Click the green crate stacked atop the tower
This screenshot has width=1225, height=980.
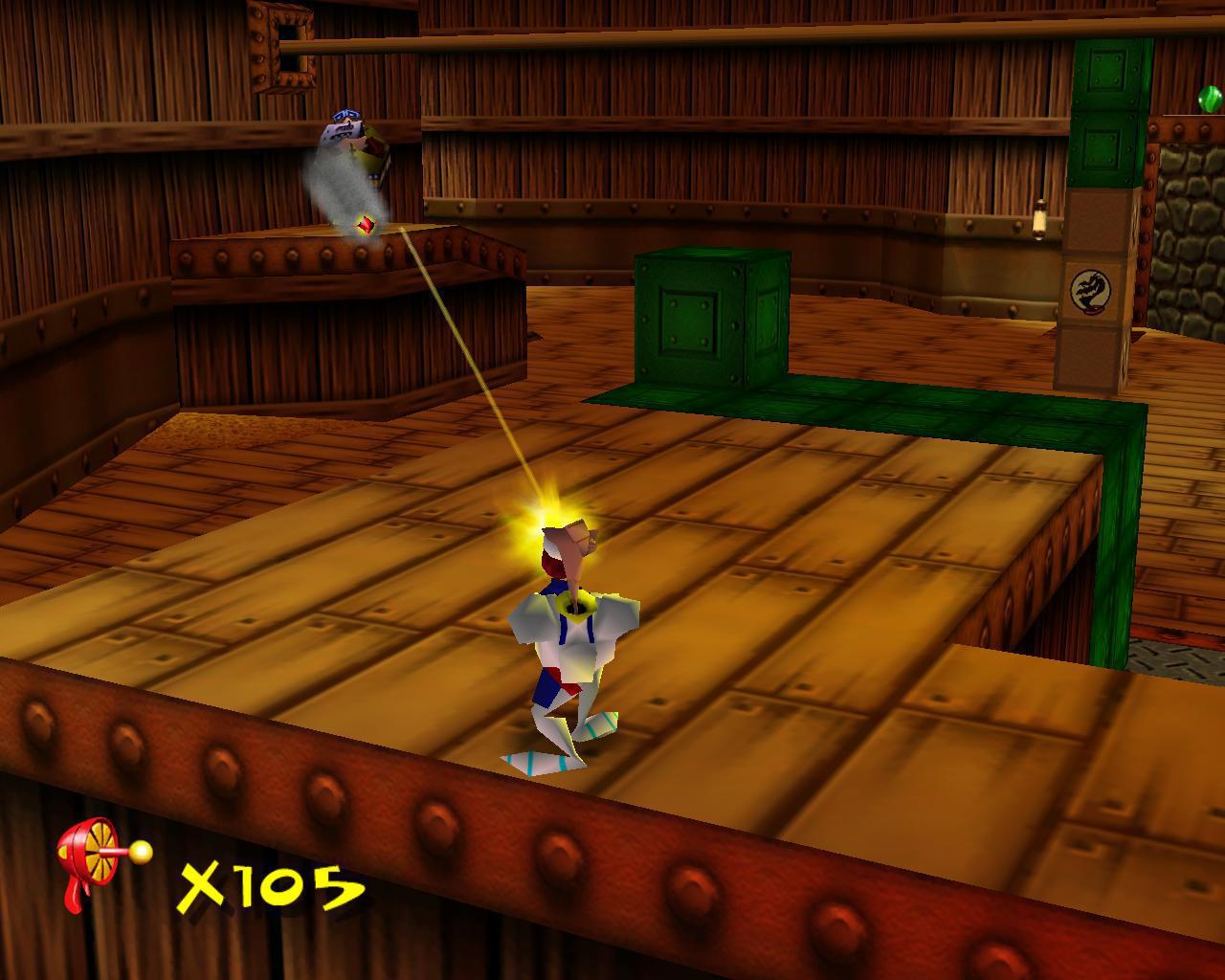tap(1108, 72)
